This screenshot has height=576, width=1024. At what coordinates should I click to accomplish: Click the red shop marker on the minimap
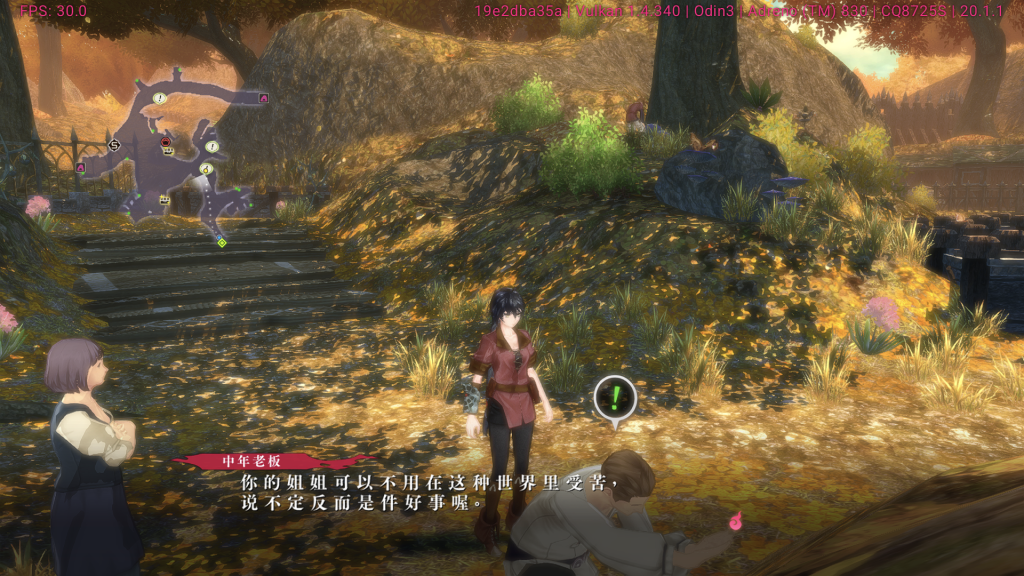coord(166,142)
